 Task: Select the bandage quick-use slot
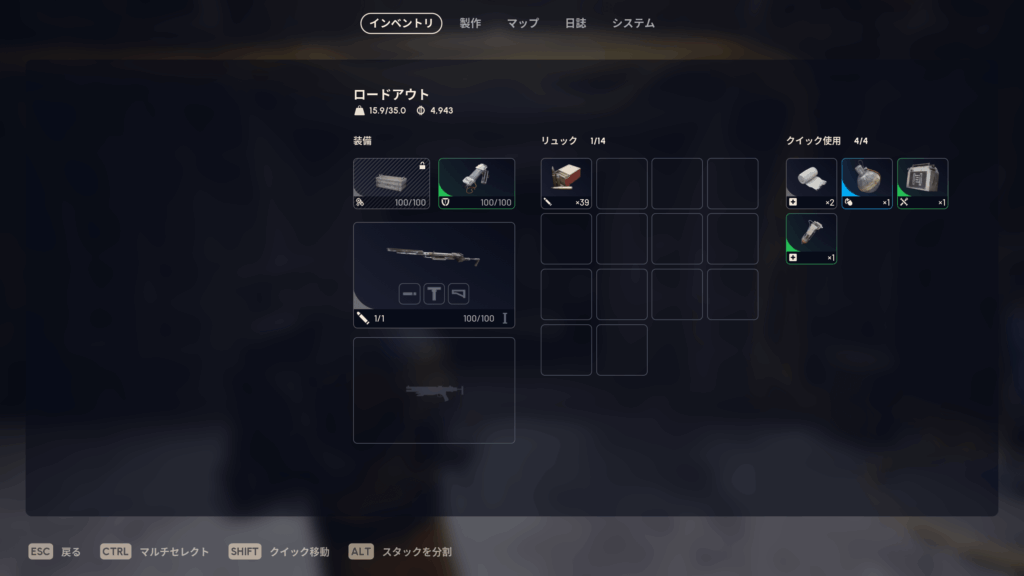pos(811,183)
